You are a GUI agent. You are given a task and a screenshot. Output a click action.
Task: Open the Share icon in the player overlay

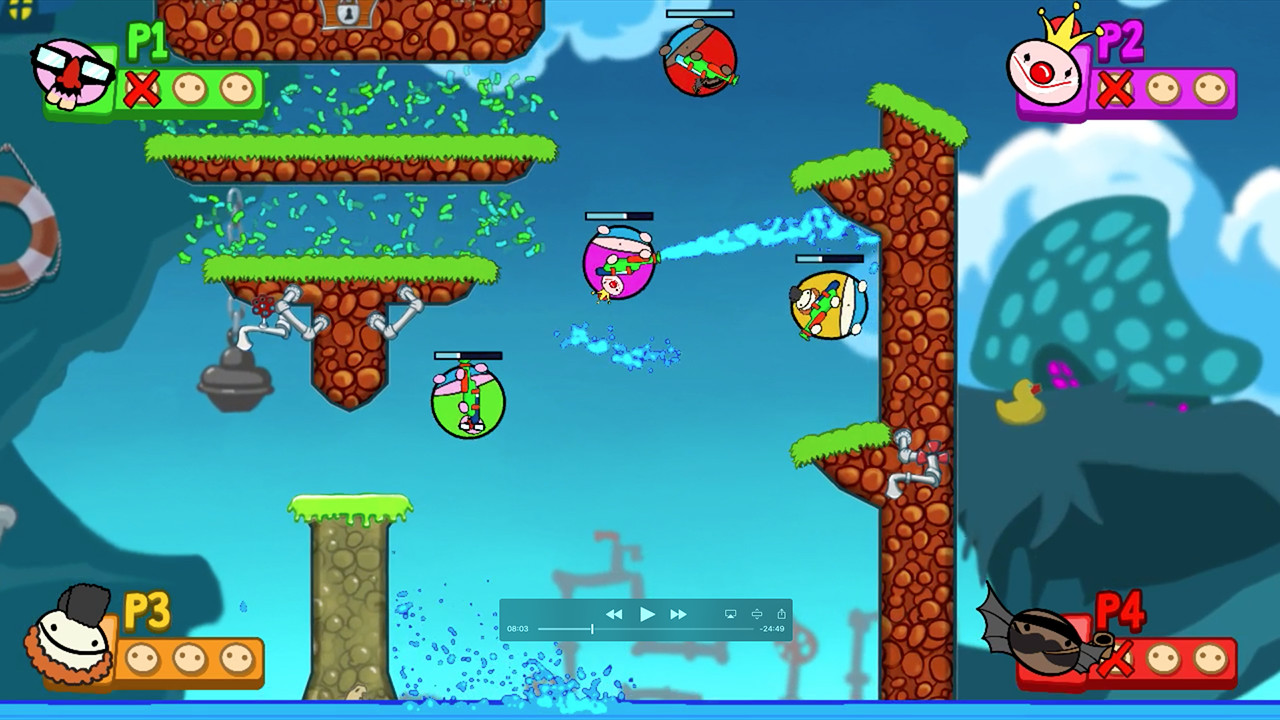click(x=781, y=614)
